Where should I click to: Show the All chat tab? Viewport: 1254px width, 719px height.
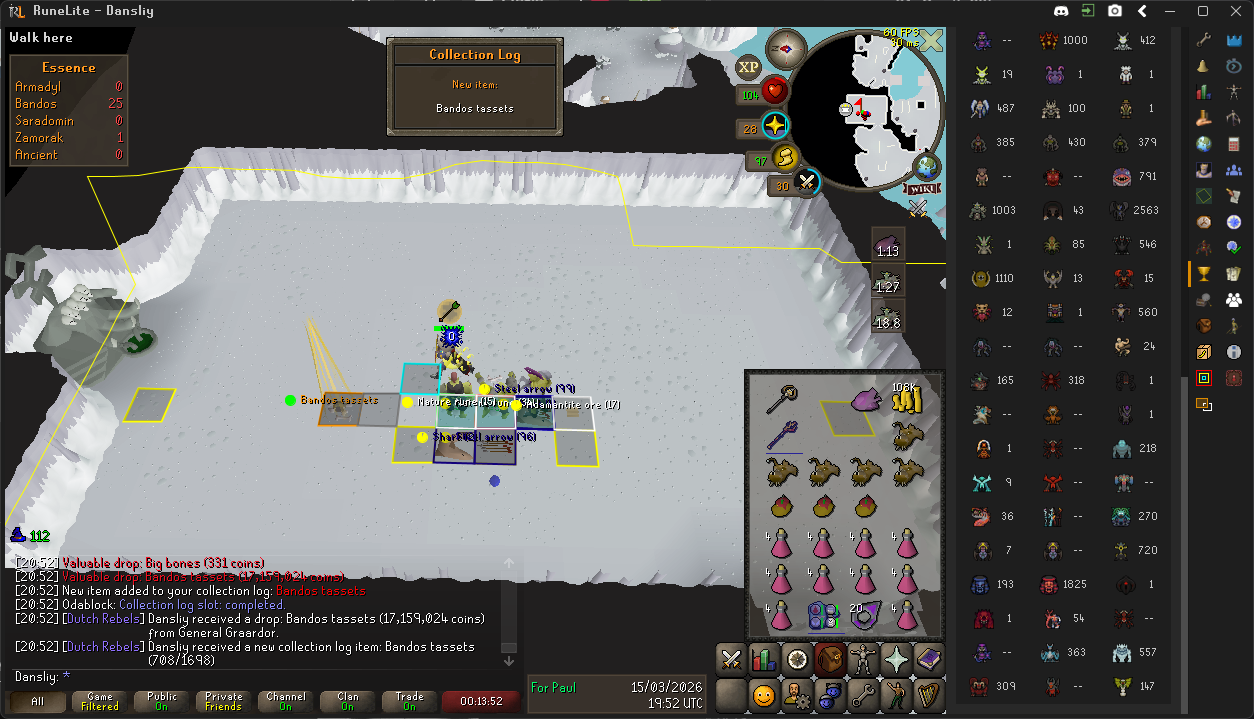point(38,702)
